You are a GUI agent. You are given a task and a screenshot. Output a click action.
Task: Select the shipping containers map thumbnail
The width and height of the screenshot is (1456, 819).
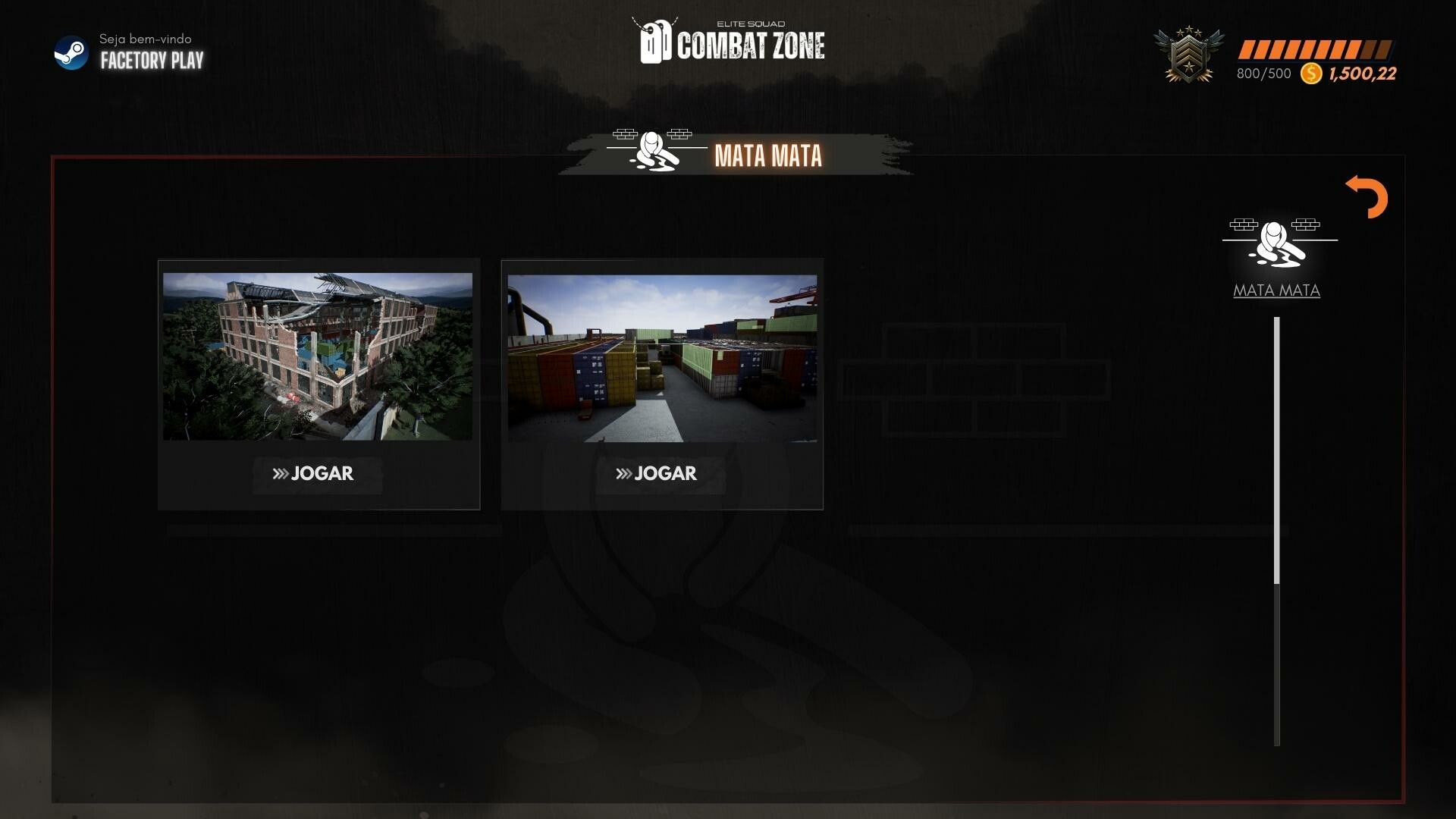point(661,355)
